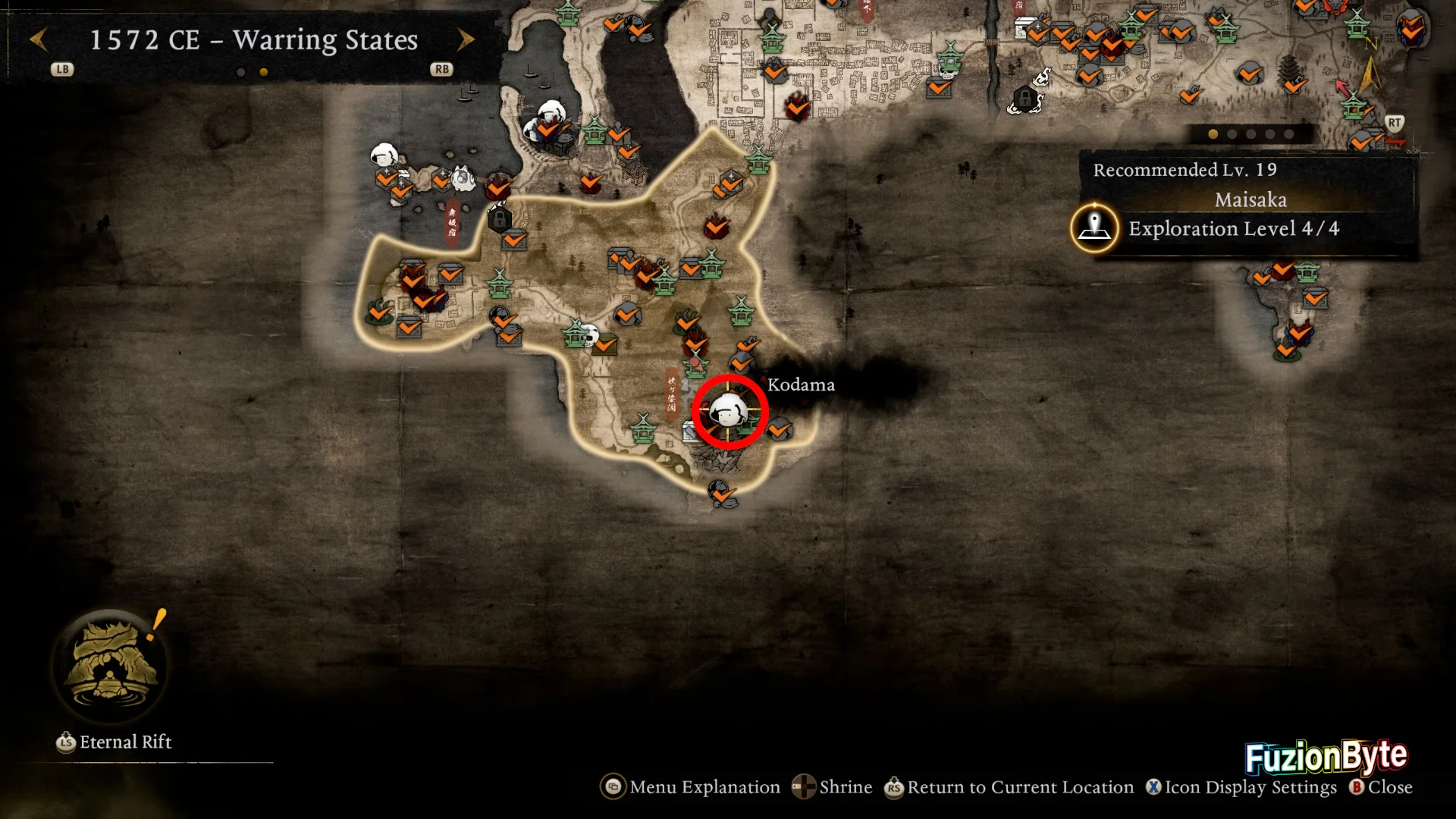Screen dimensions: 1456x819
Task: Go to the previous era with left arrow
Action: pyautogui.click(x=39, y=39)
